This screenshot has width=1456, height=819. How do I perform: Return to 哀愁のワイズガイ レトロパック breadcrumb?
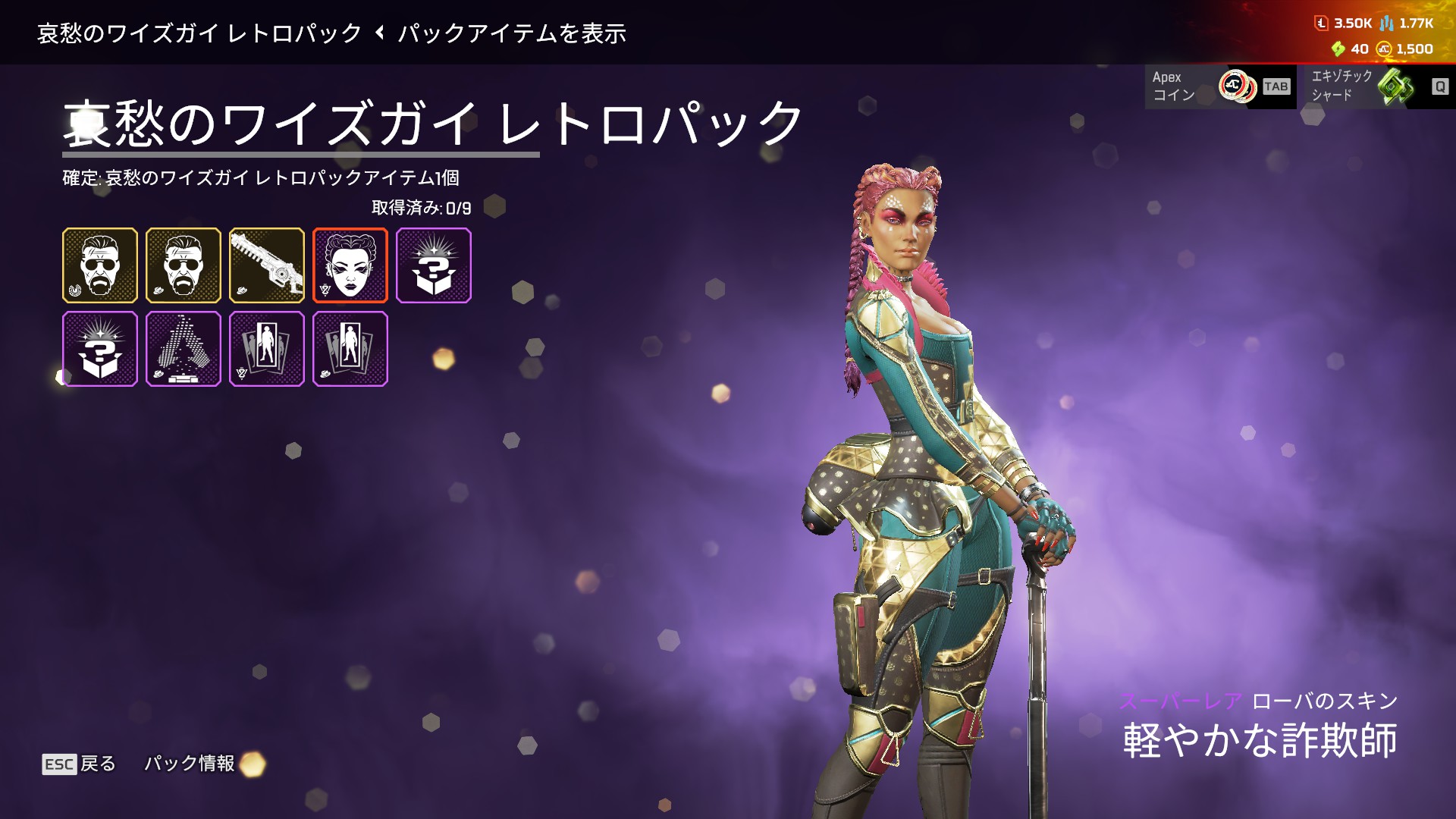click(200, 33)
